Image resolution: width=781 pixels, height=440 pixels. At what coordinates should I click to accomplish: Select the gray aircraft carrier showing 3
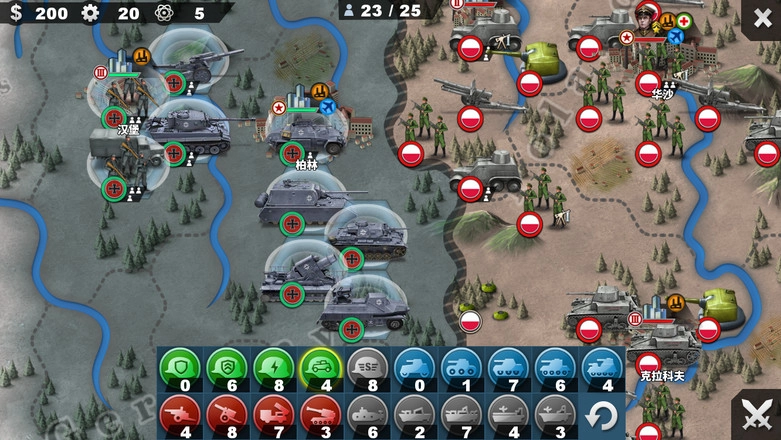[x=554, y=413]
